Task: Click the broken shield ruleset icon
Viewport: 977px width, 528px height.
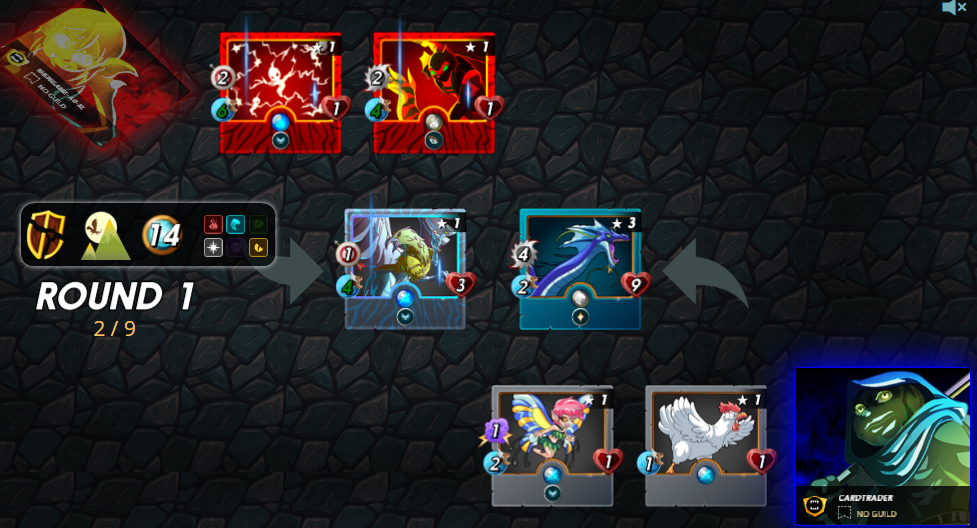Action: 46,236
